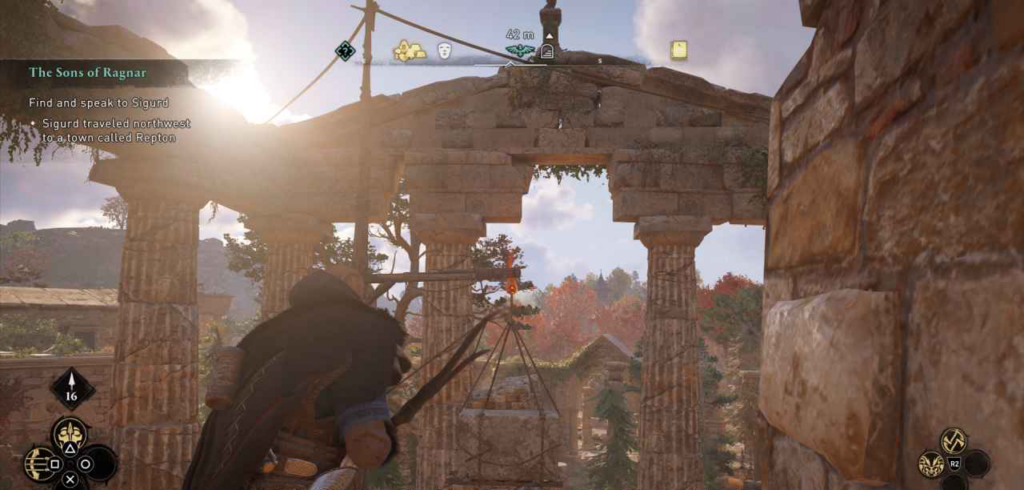Activate the crossed axes melee ability
The image size is (1024, 490).
click(953, 439)
